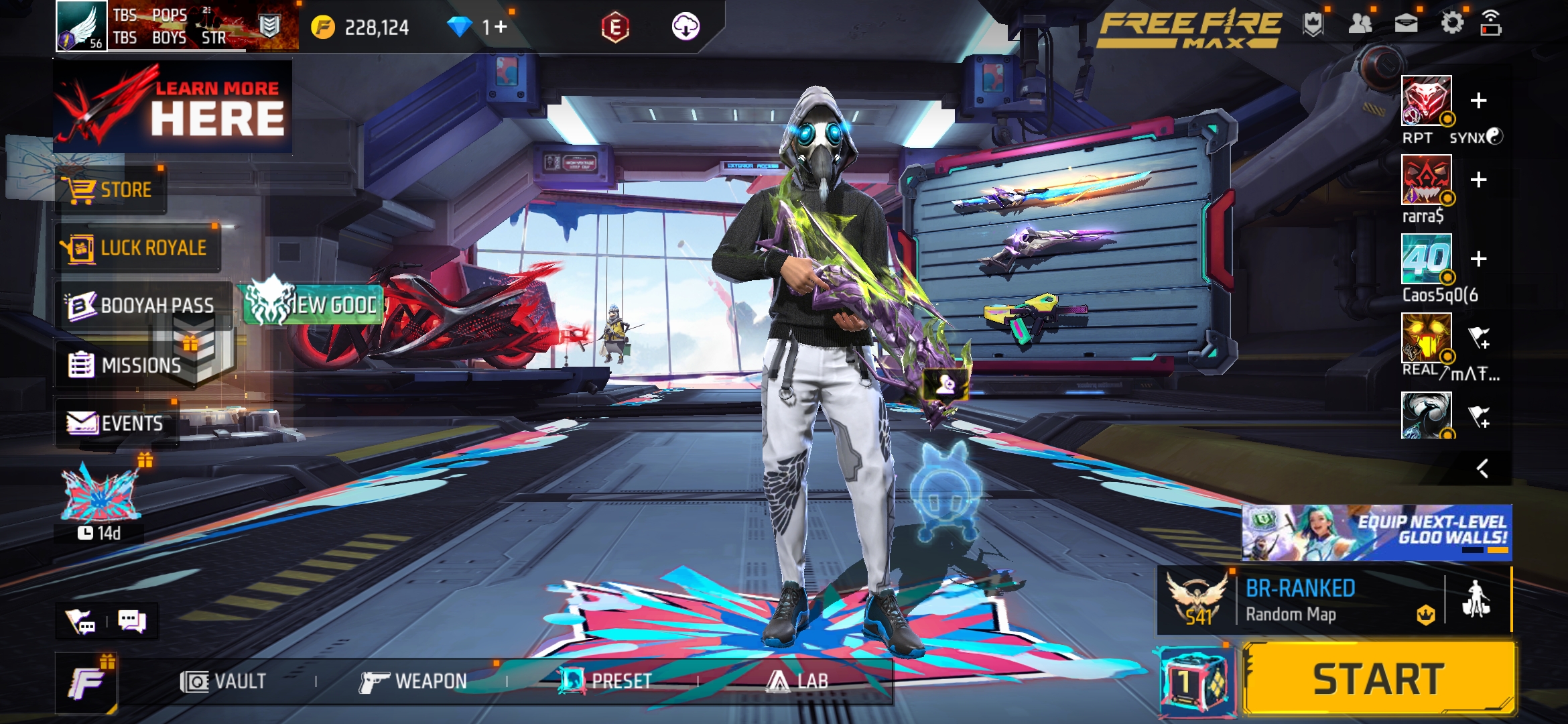Open the STORE menu
The image size is (1568, 724).
pos(111,190)
